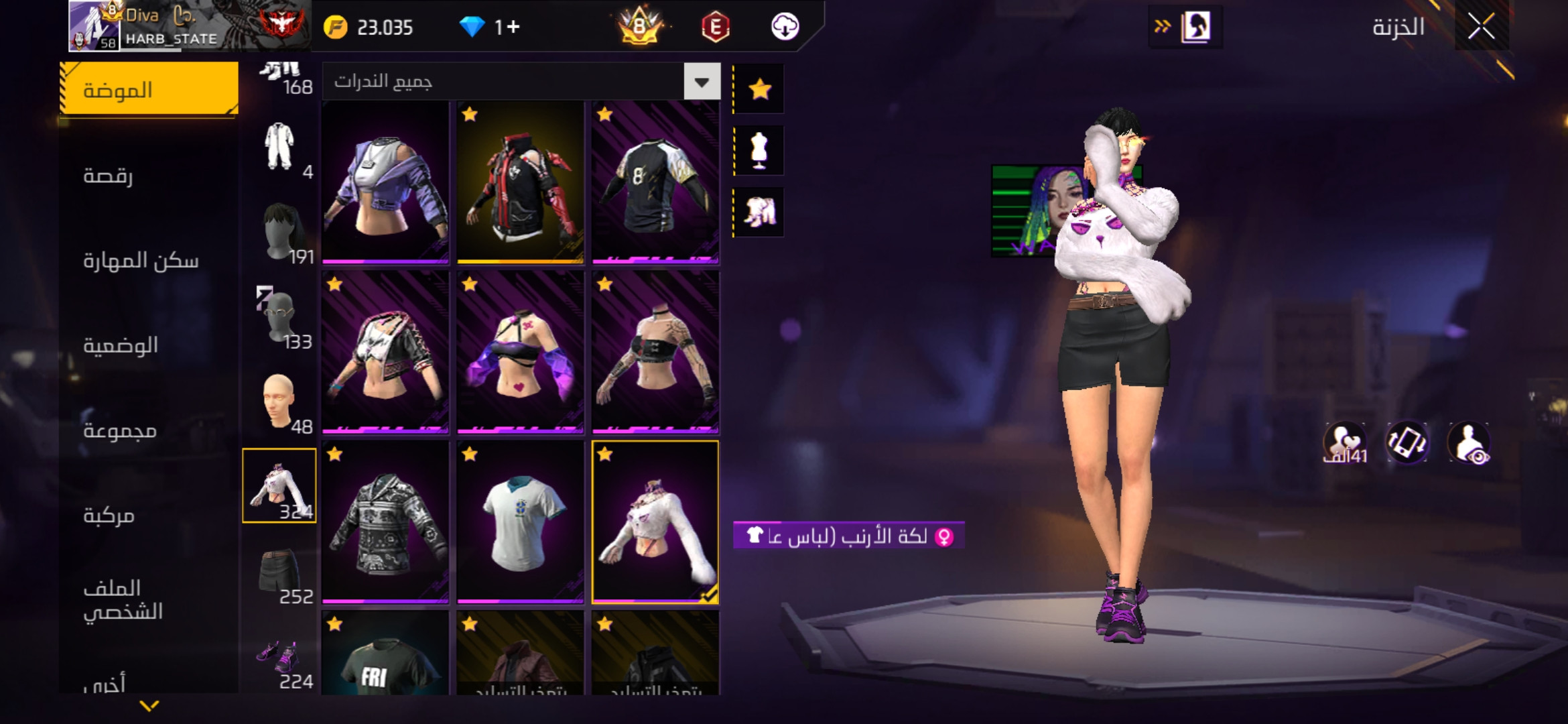Switch to the الموضة fashion tab
1568x724 pixels.
pos(149,89)
